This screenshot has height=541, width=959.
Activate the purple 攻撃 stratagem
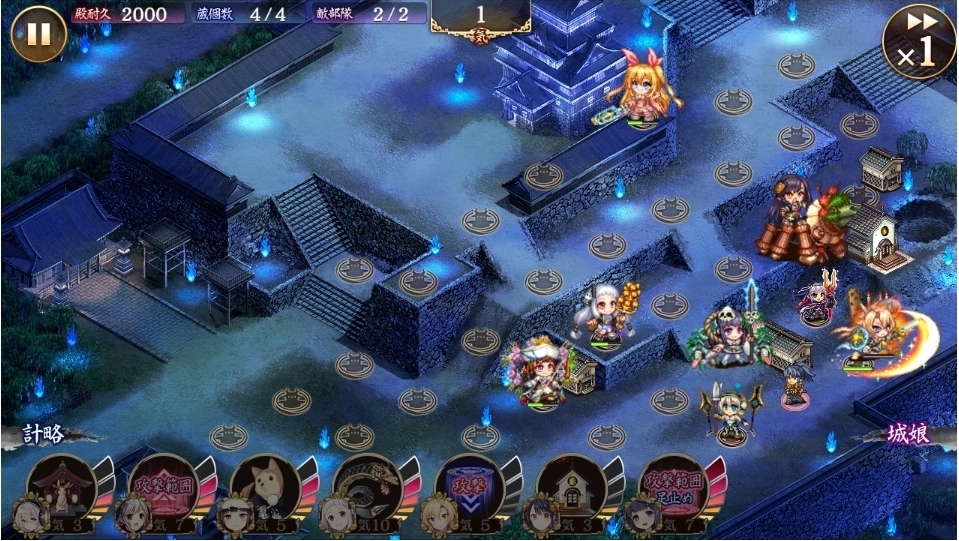(470, 489)
